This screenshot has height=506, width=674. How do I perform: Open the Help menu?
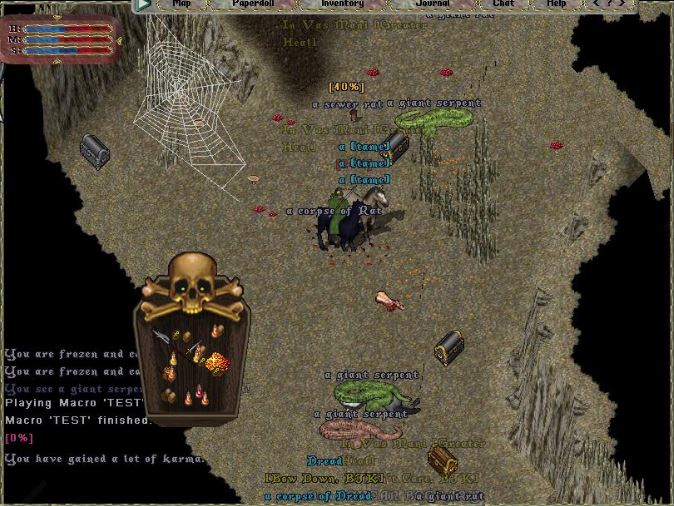tap(556, 4)
